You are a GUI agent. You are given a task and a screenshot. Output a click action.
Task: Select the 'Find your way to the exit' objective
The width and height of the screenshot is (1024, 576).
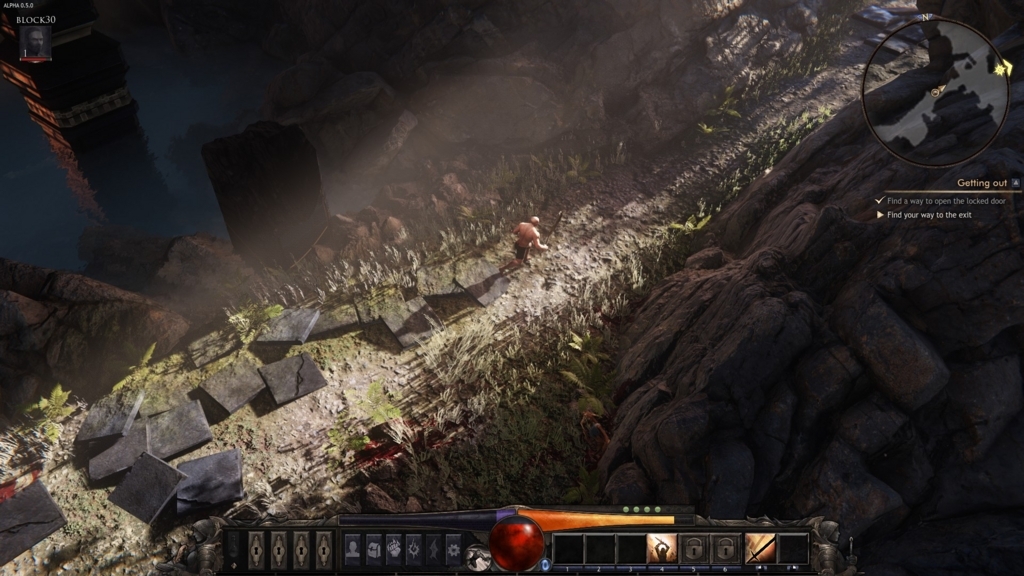pyautogui.click(x=929, y=215)
